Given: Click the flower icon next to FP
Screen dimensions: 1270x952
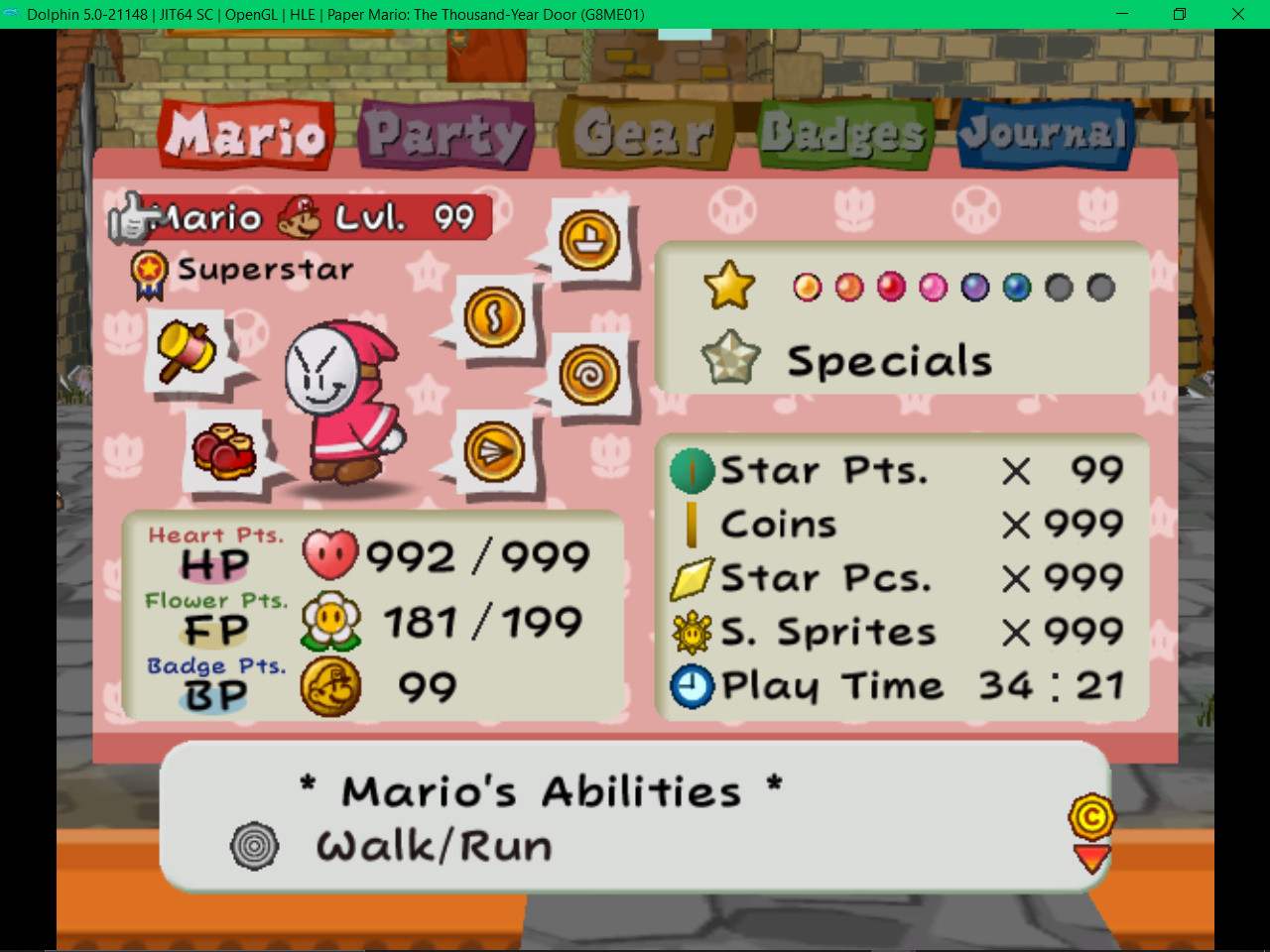Looking at the screenshot, I should (330, 622).
